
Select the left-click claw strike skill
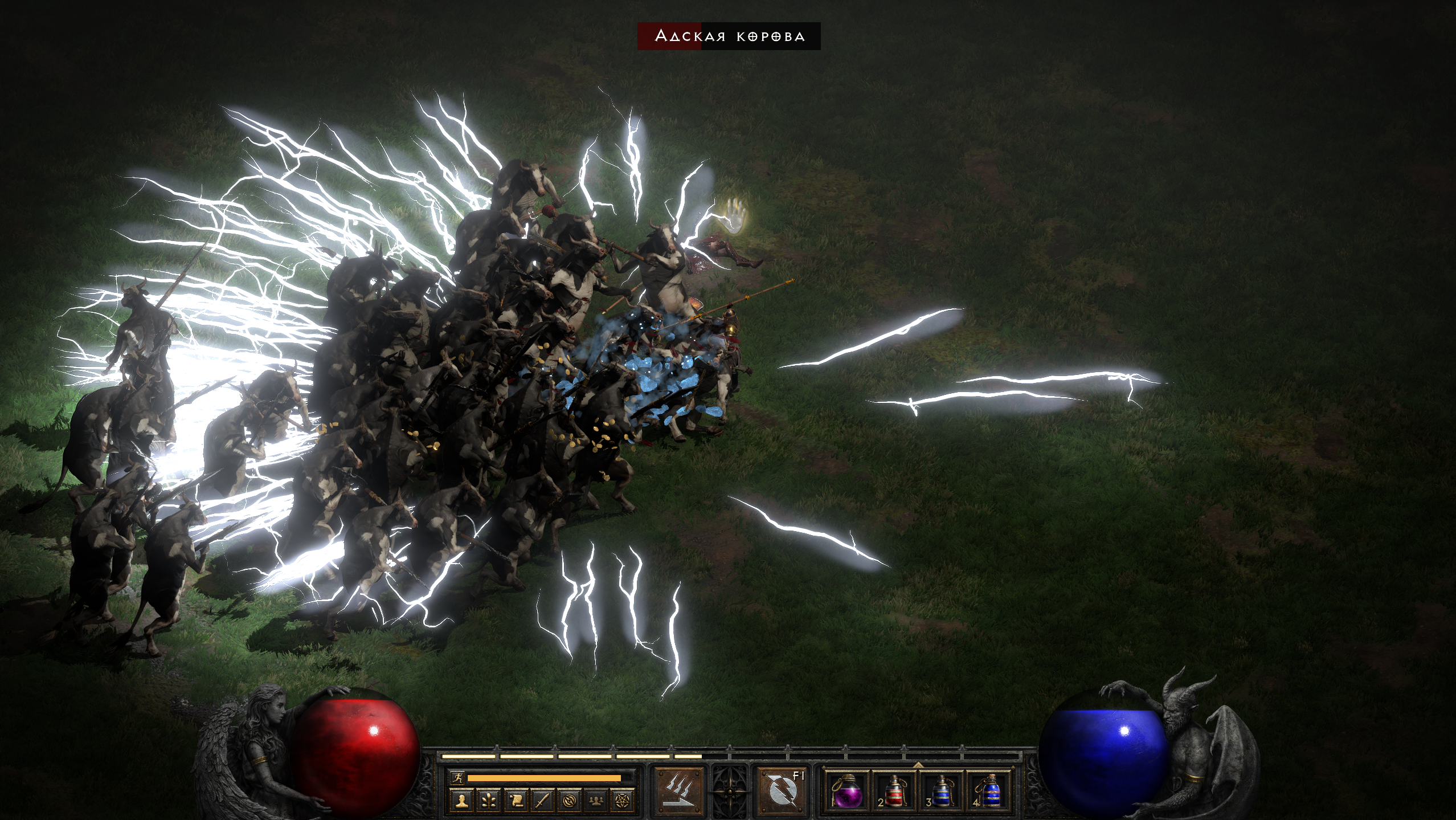point(680,792)
